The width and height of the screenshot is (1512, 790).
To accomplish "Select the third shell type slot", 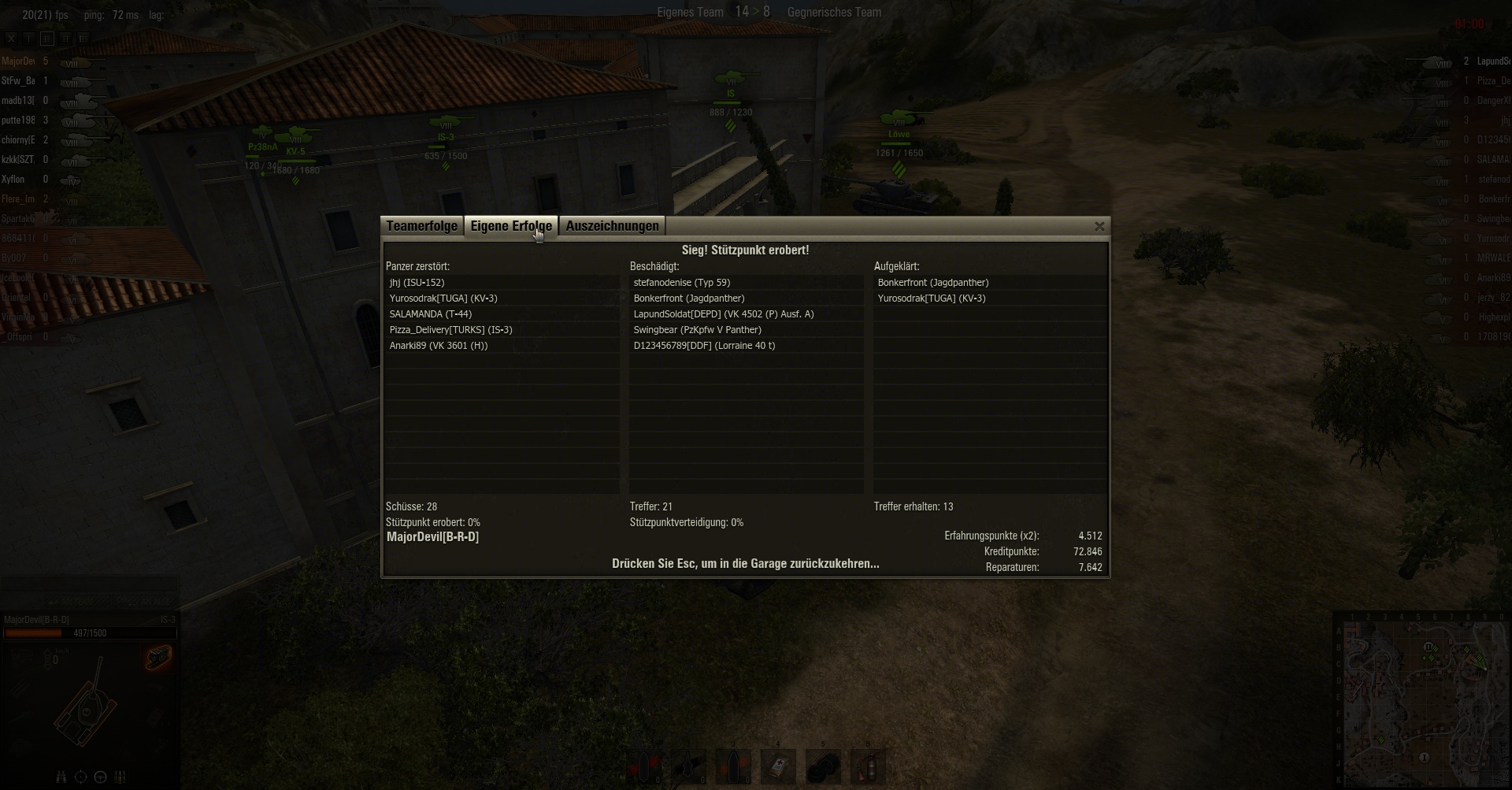I will point(733,766).
